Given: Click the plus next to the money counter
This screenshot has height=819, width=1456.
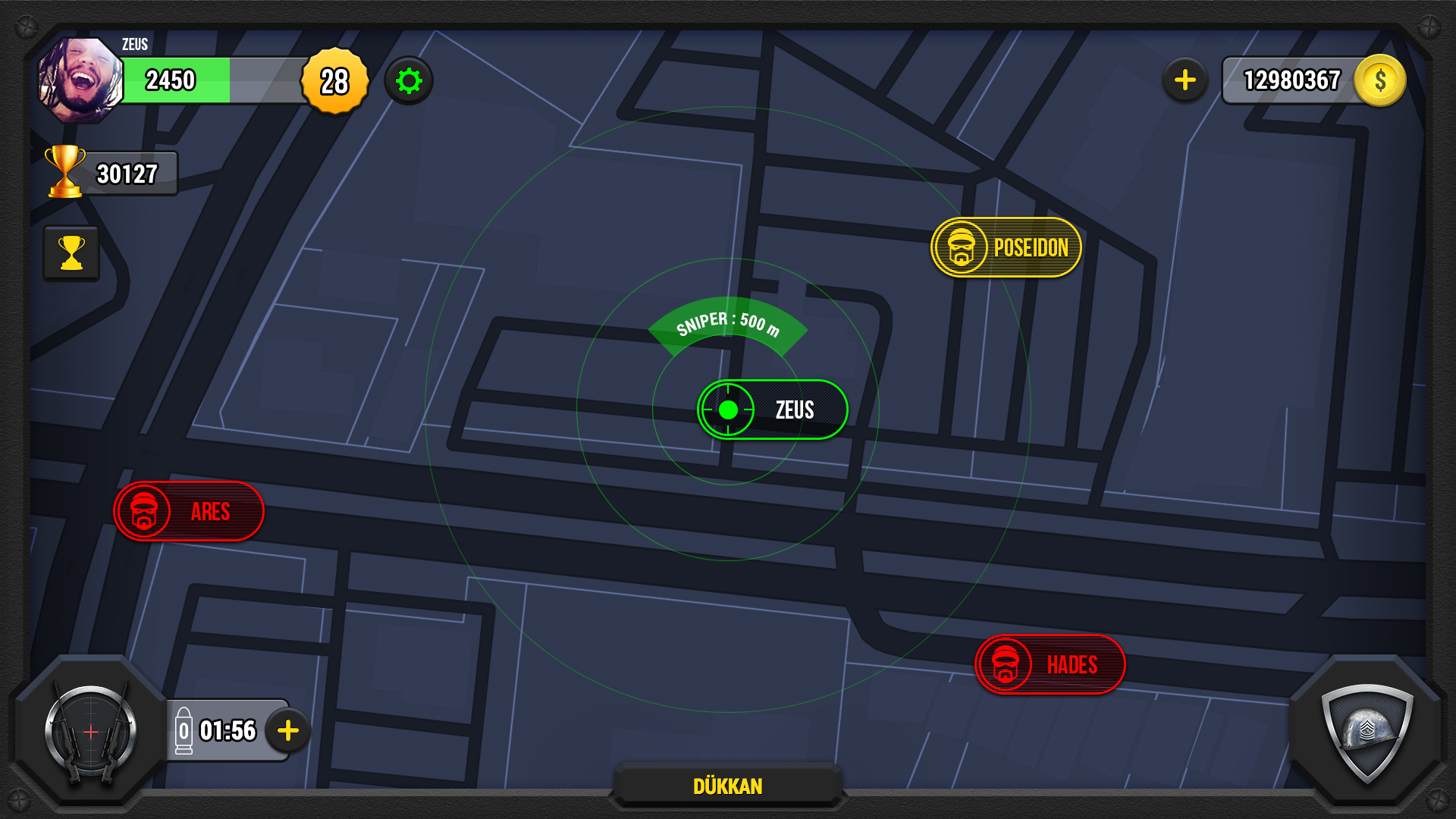Looking at the screenshot, I should pyautogui.click(x=1184, y=80).
